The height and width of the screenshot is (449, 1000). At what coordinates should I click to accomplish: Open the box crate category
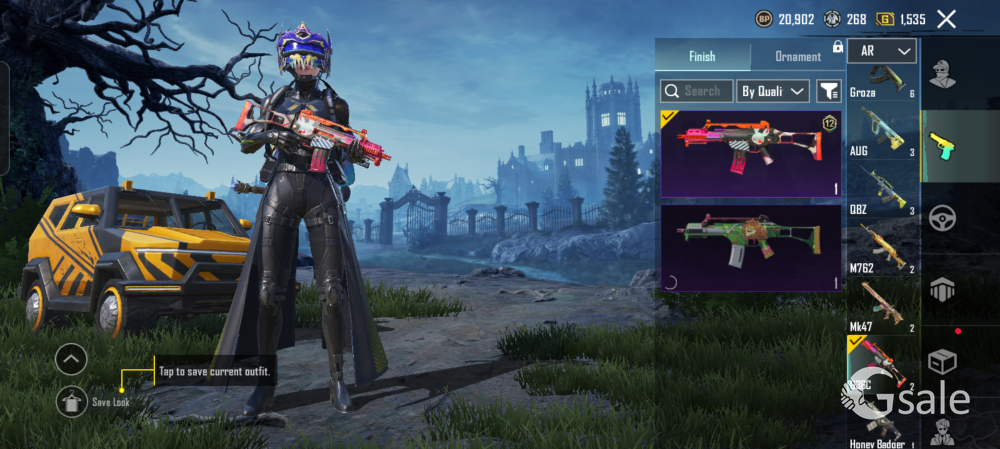[x=942, y=362]
